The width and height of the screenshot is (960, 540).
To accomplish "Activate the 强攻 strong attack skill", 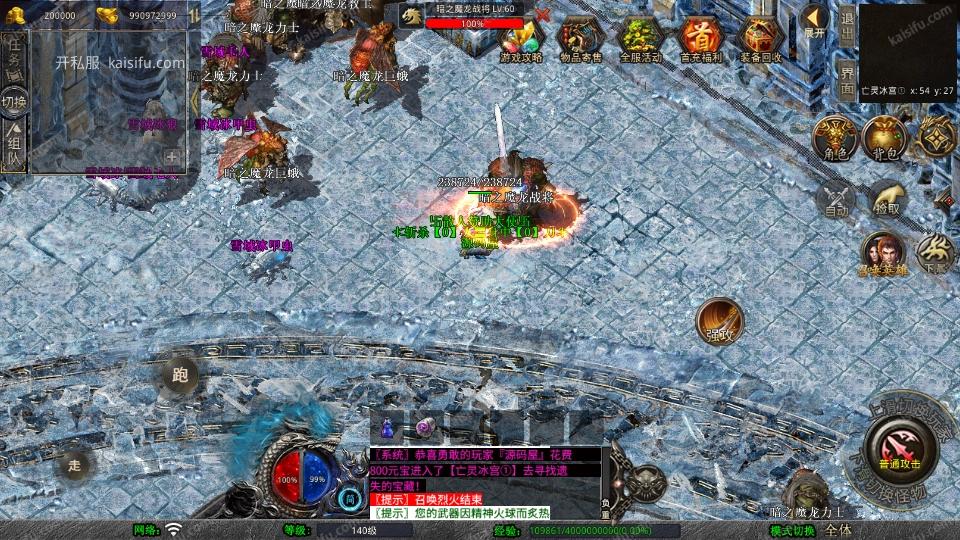I will pyautogui.click(x=720, y=320).
